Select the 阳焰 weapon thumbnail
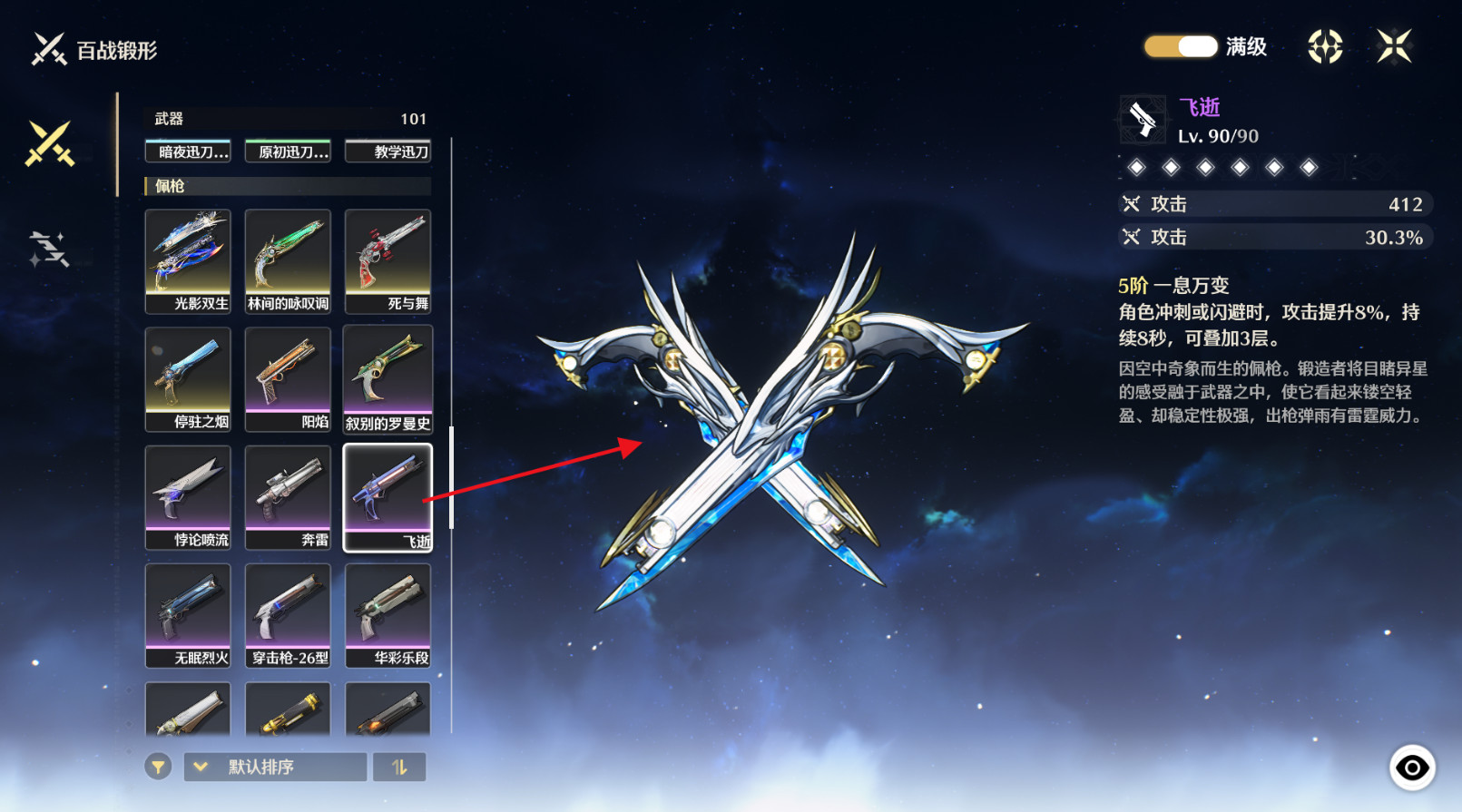 point(288,378)
